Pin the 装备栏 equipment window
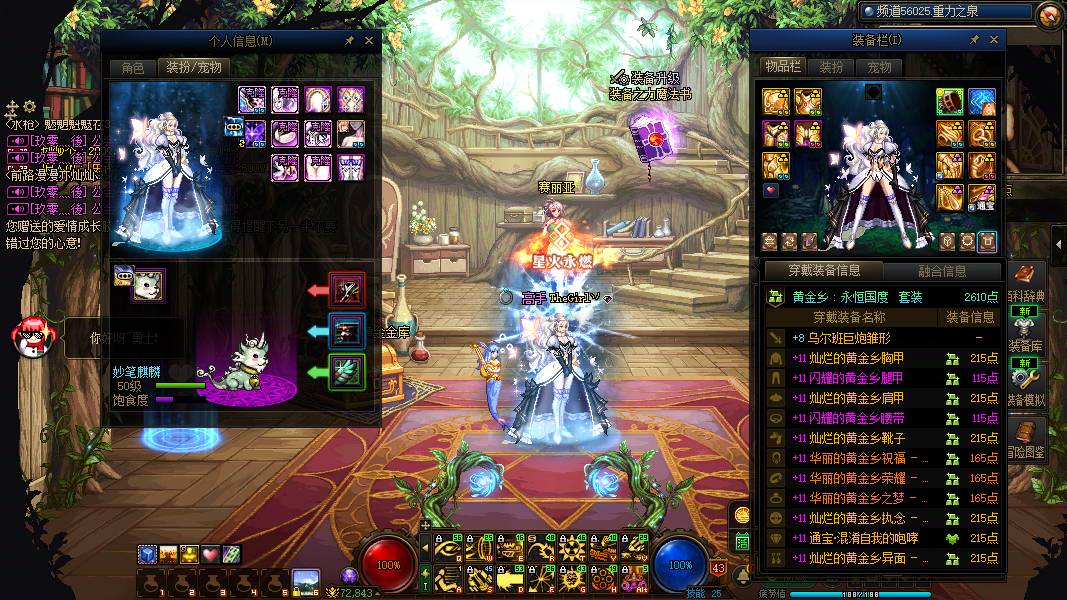 (x=975, y=40)
